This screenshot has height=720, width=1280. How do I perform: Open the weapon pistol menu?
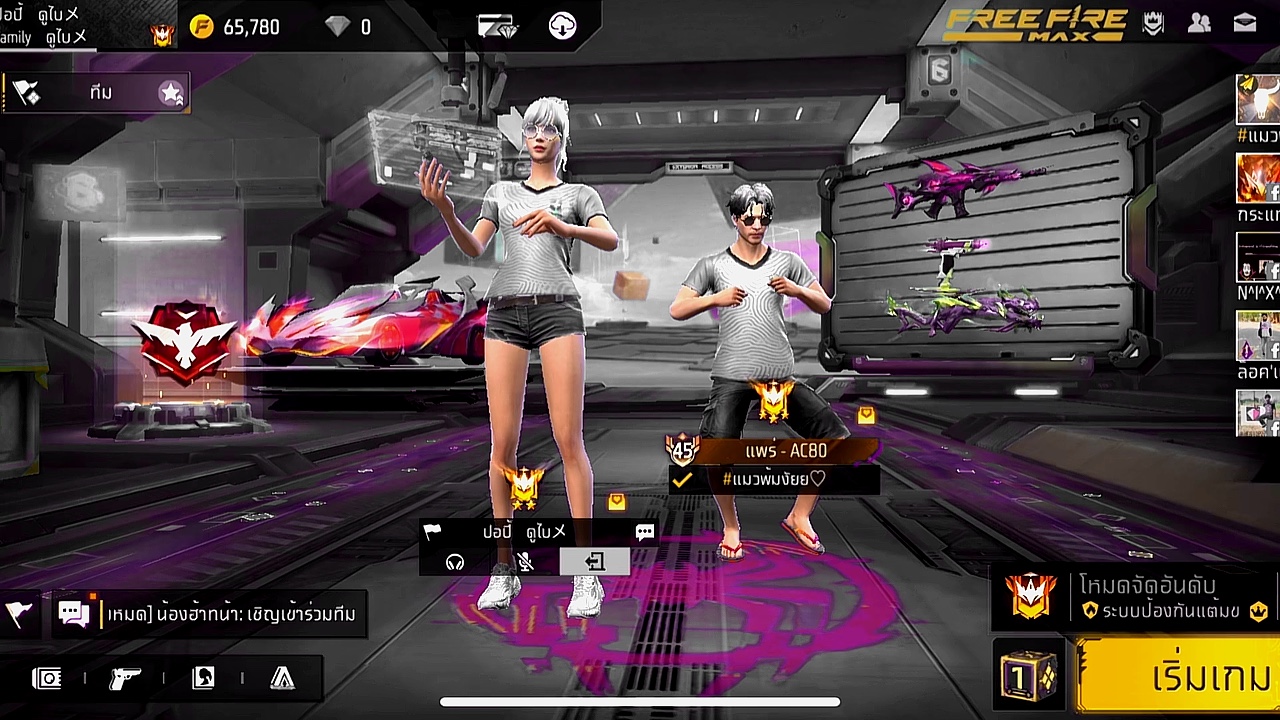coord(125,679)
